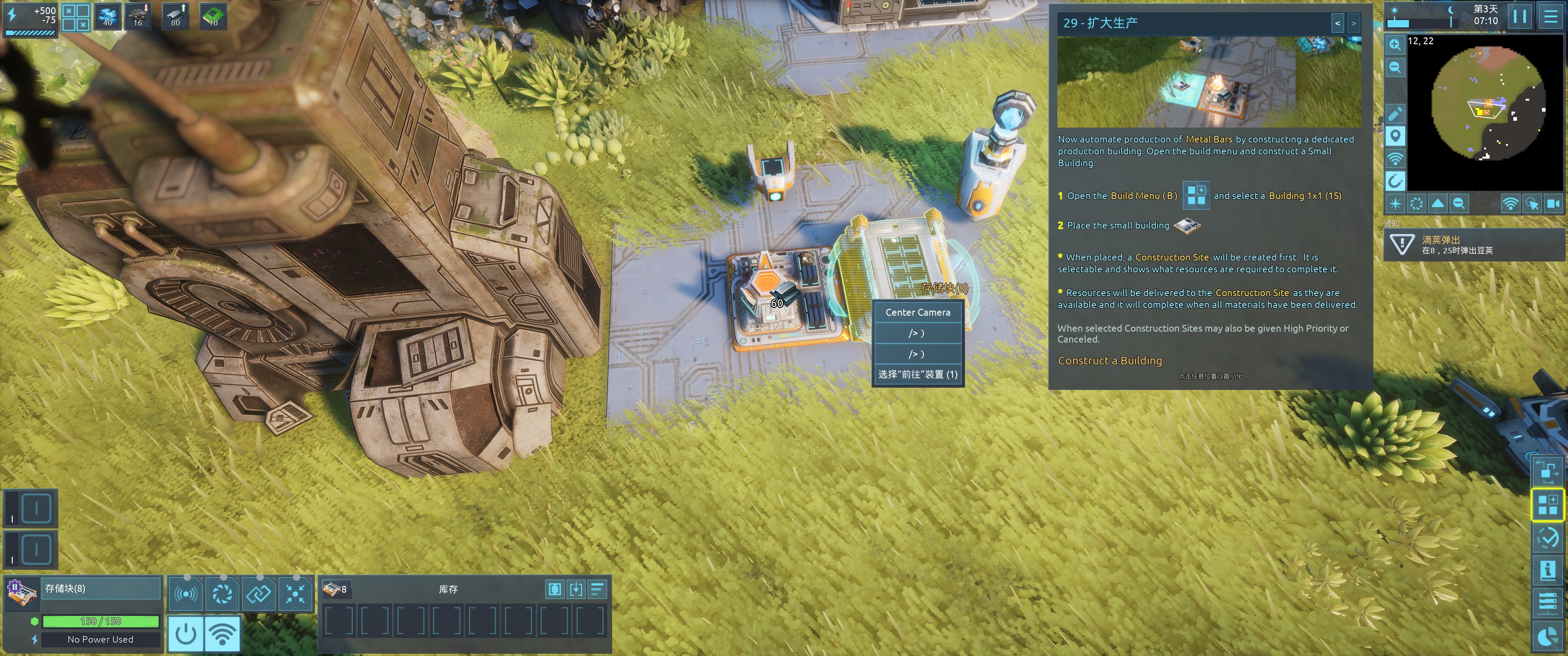This screenshot has width=1568, height=656.
Task: Click the pencil draw tool beside minimap
Action: tap(1395, 113)
